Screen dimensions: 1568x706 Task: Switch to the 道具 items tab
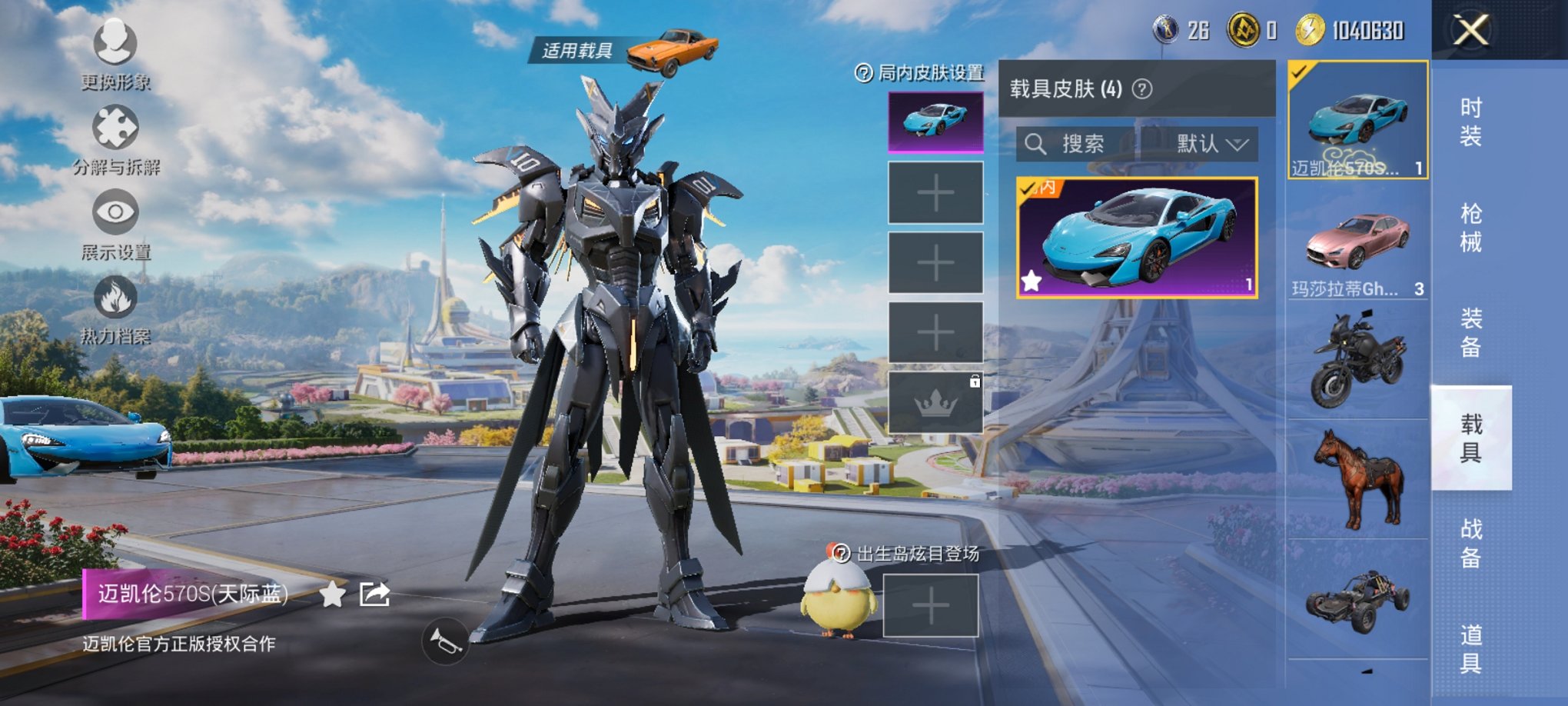coord(1470,648)
